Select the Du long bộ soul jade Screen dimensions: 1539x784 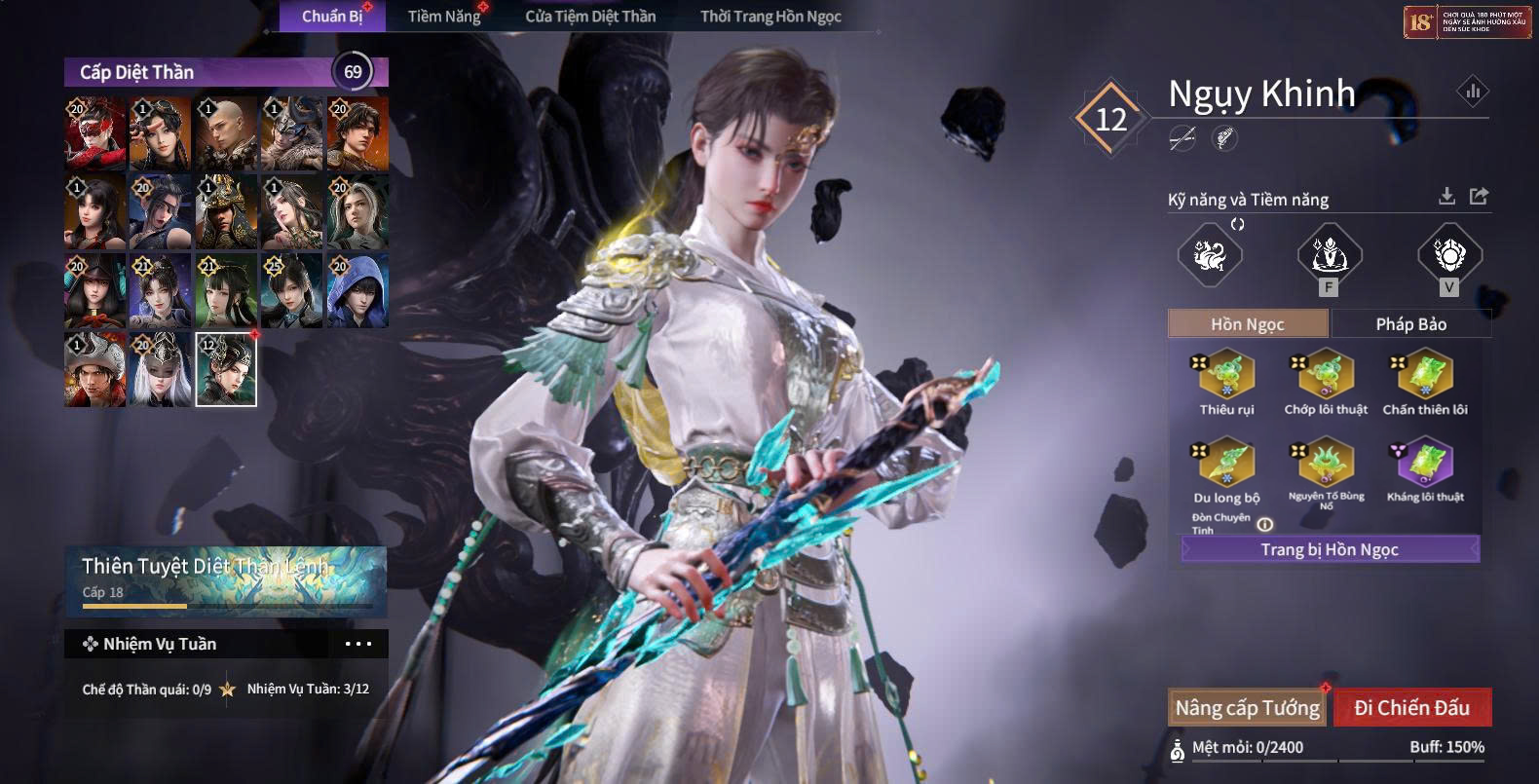pos(1227,465)
